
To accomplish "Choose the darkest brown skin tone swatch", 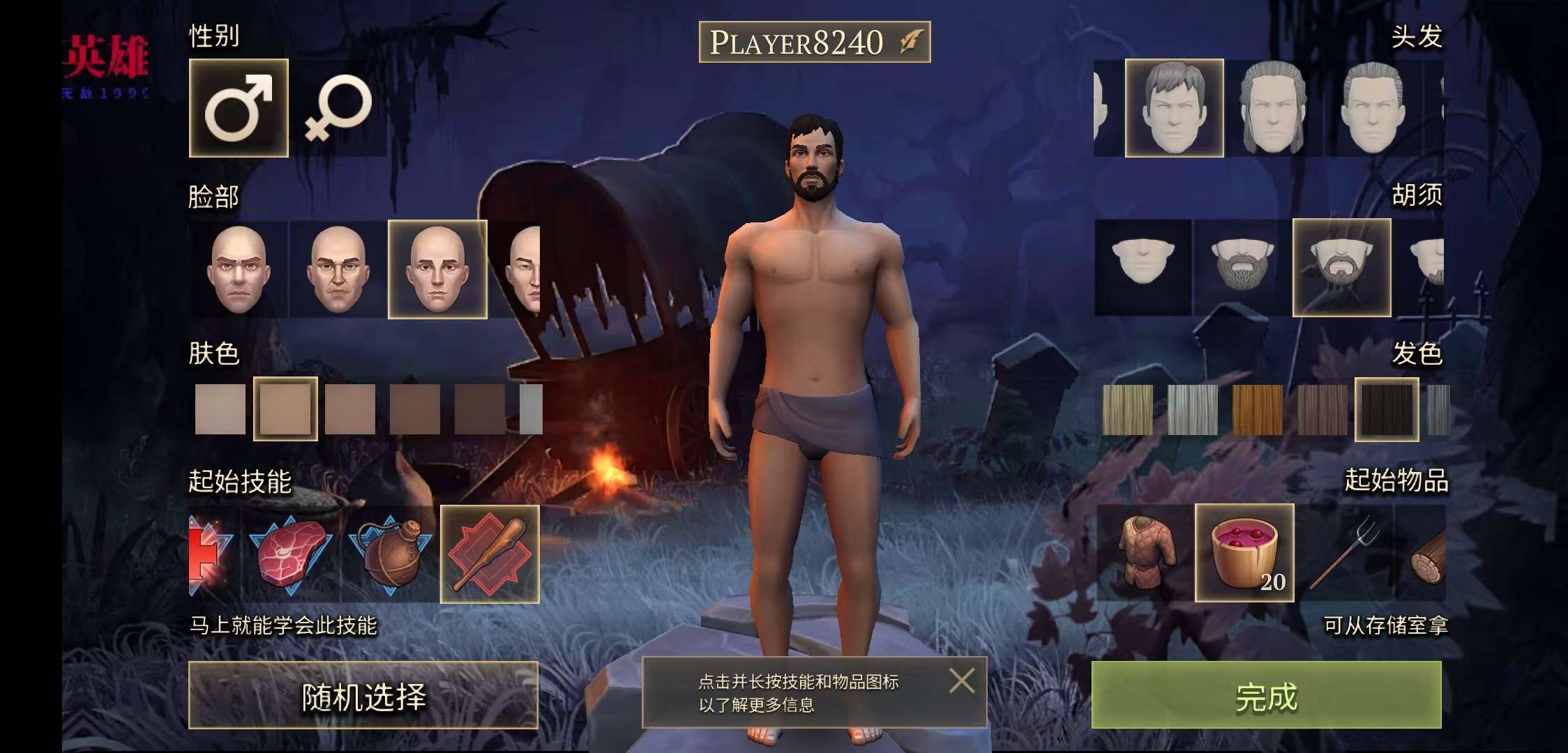I will pos(480,409).
